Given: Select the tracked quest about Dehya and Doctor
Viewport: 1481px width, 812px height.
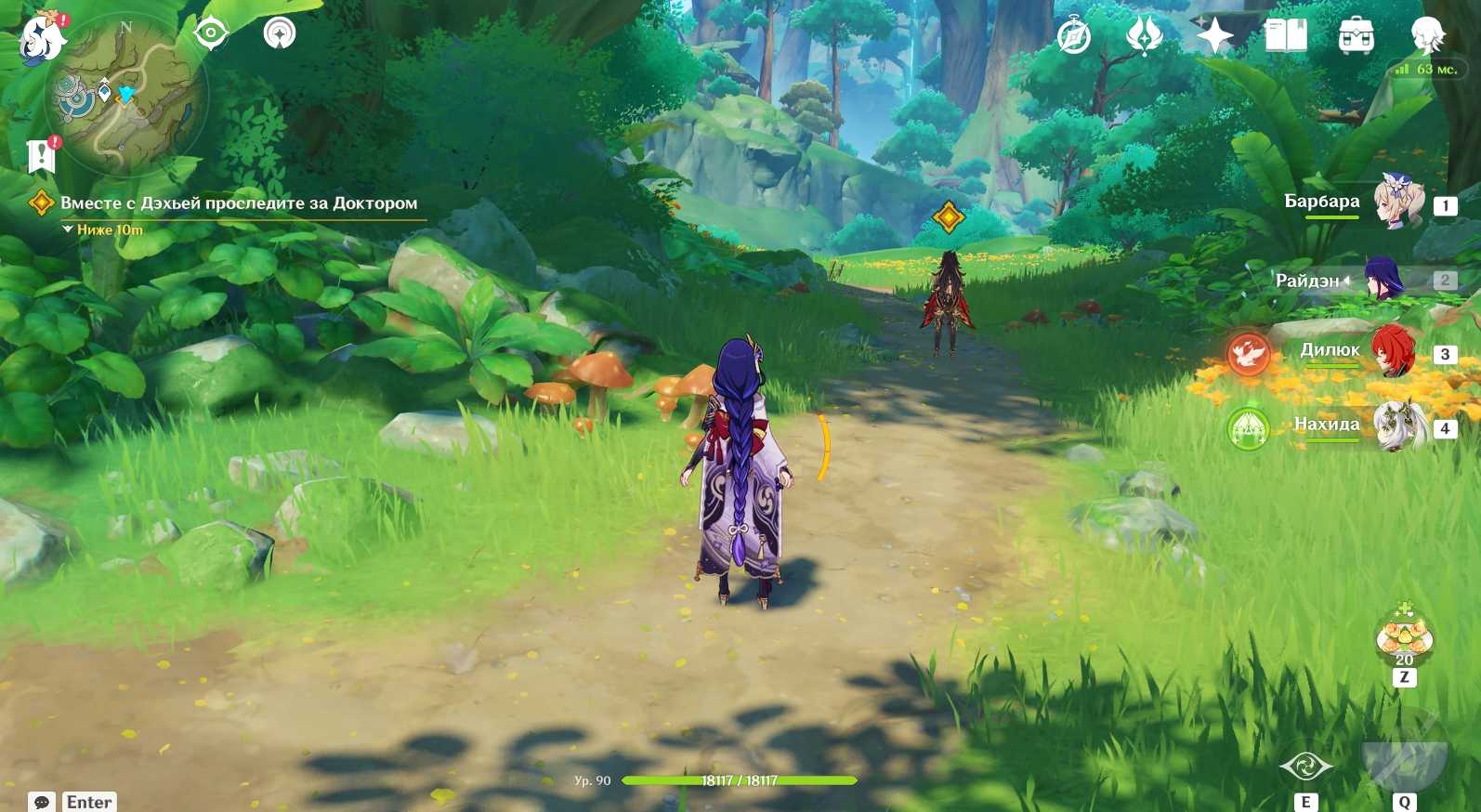Looking at the screenshot, I should (x=238, y=203).
